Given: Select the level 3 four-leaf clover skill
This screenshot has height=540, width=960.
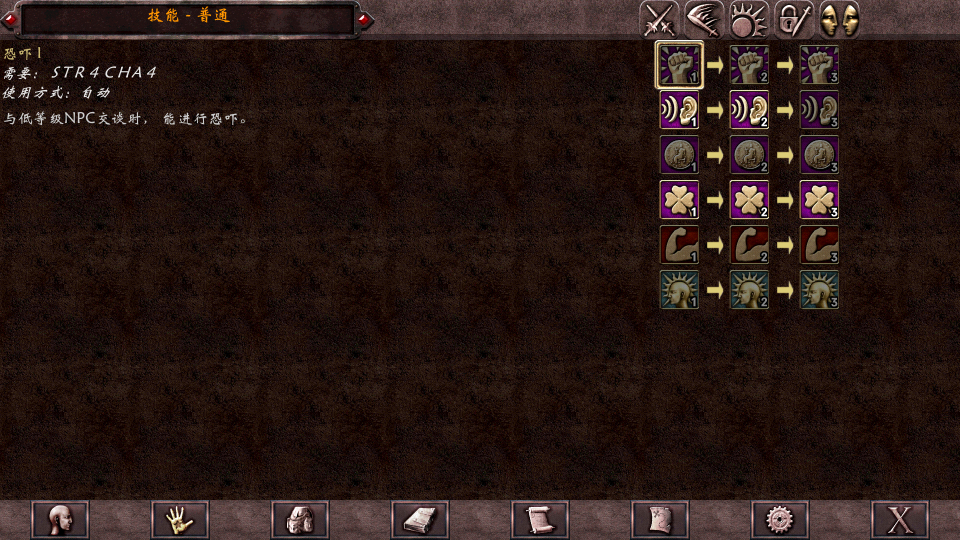Looking at the screenshot, I should click(x=819, y=200).
